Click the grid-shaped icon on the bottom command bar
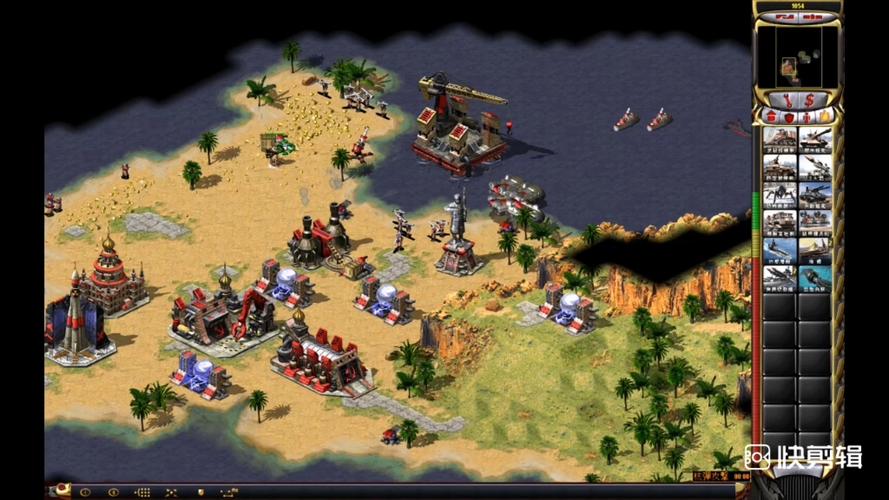 click(143, 492)
